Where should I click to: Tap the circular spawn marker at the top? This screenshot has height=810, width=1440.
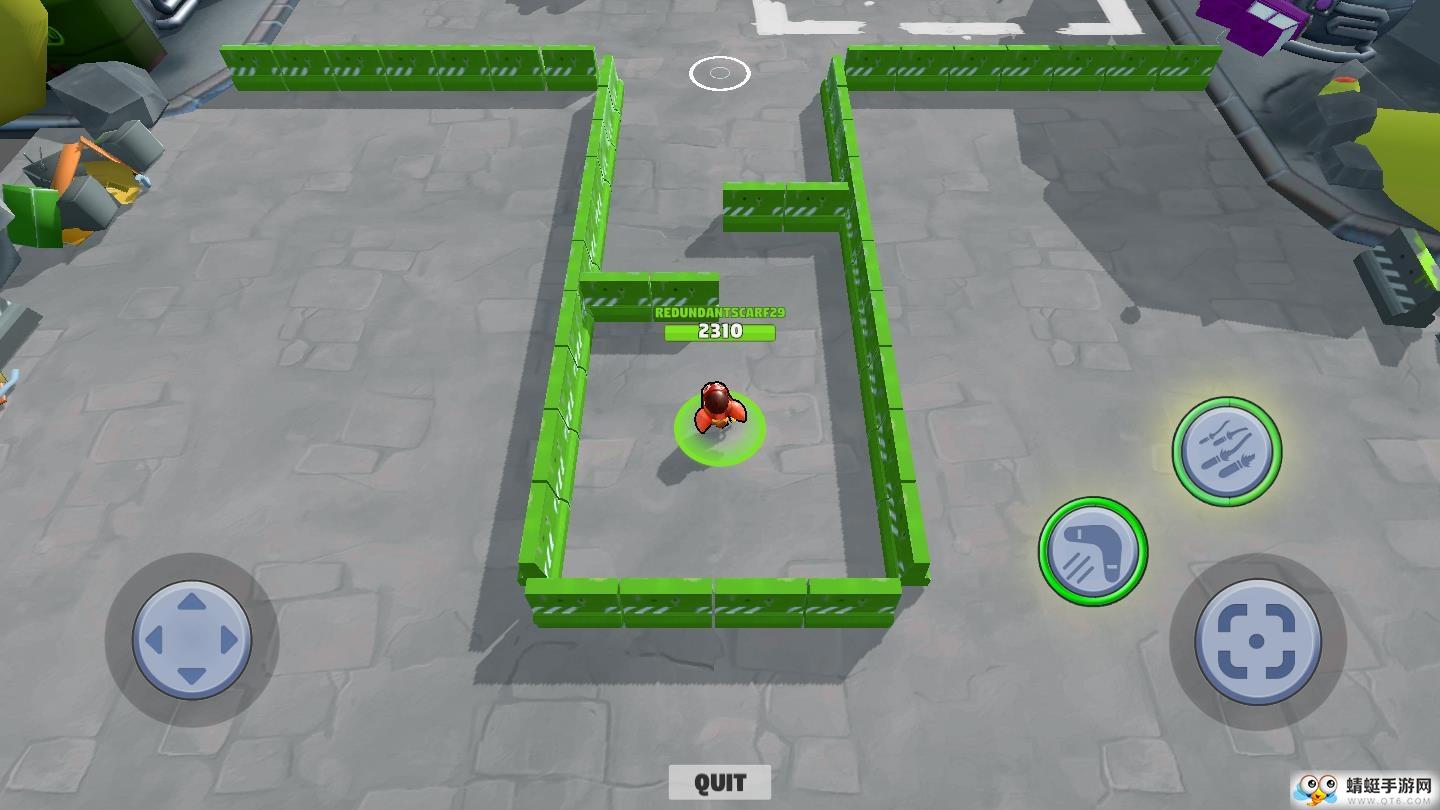(x=719, y=74)
